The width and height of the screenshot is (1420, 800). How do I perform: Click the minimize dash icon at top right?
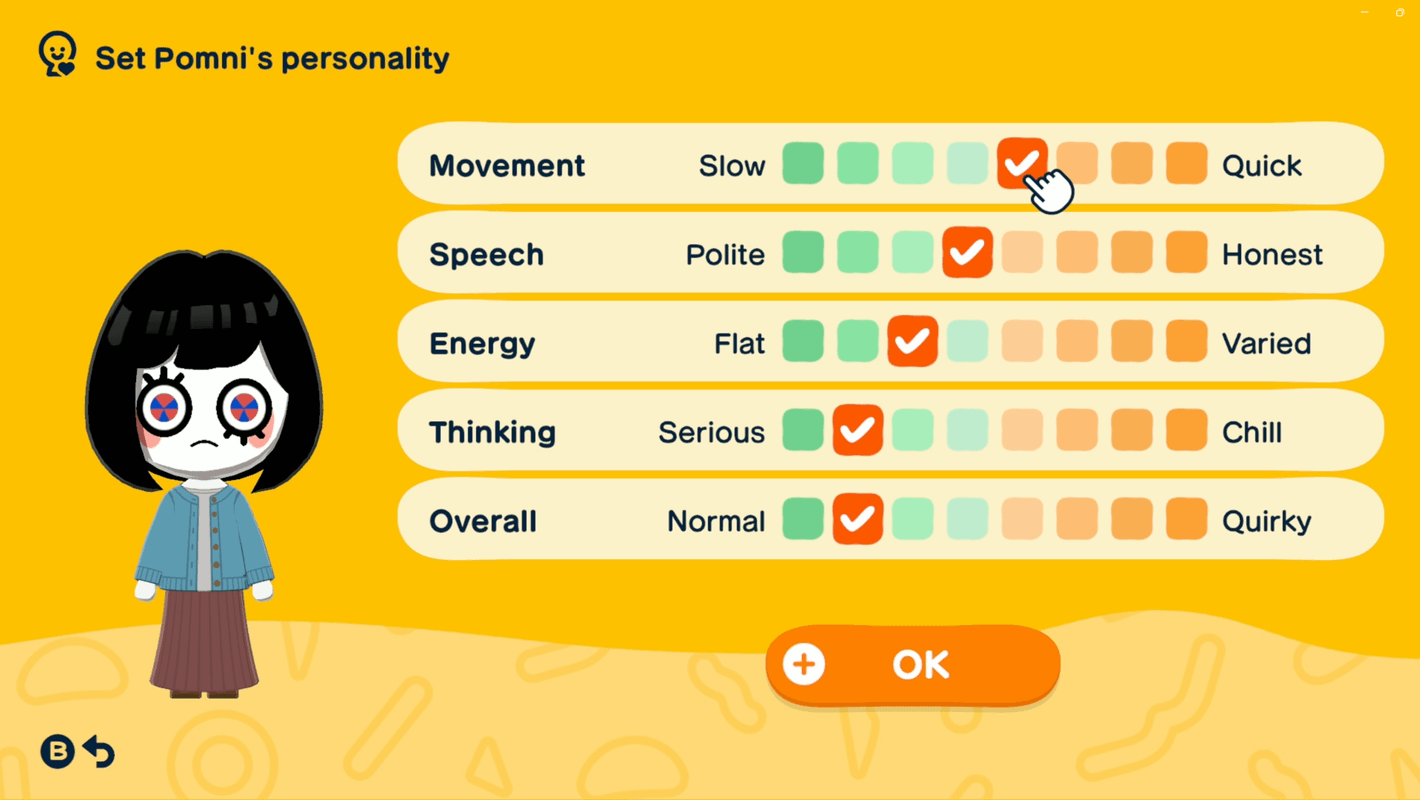(x=1364, y=12)
